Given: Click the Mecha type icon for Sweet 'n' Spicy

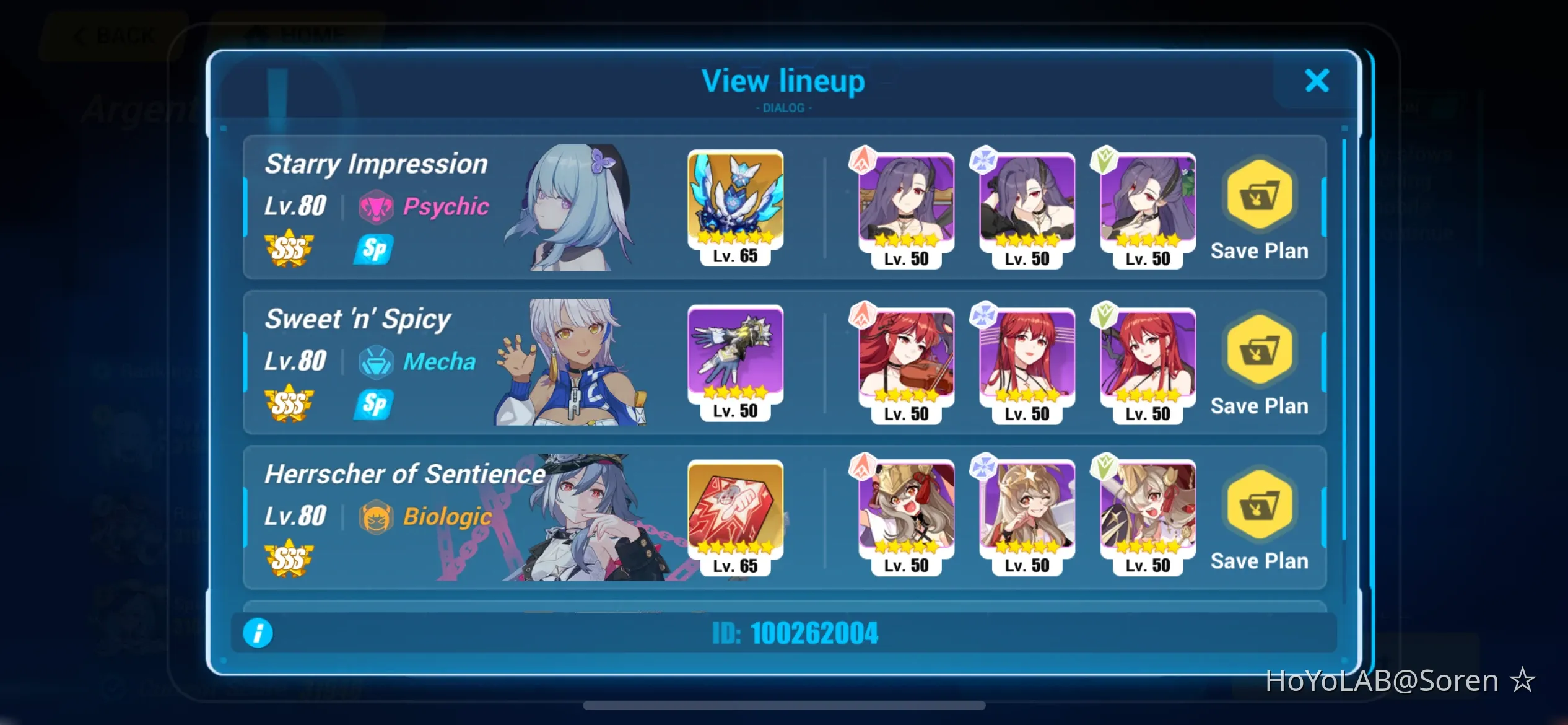Looking at the screenshot, I should pos(377,361).
